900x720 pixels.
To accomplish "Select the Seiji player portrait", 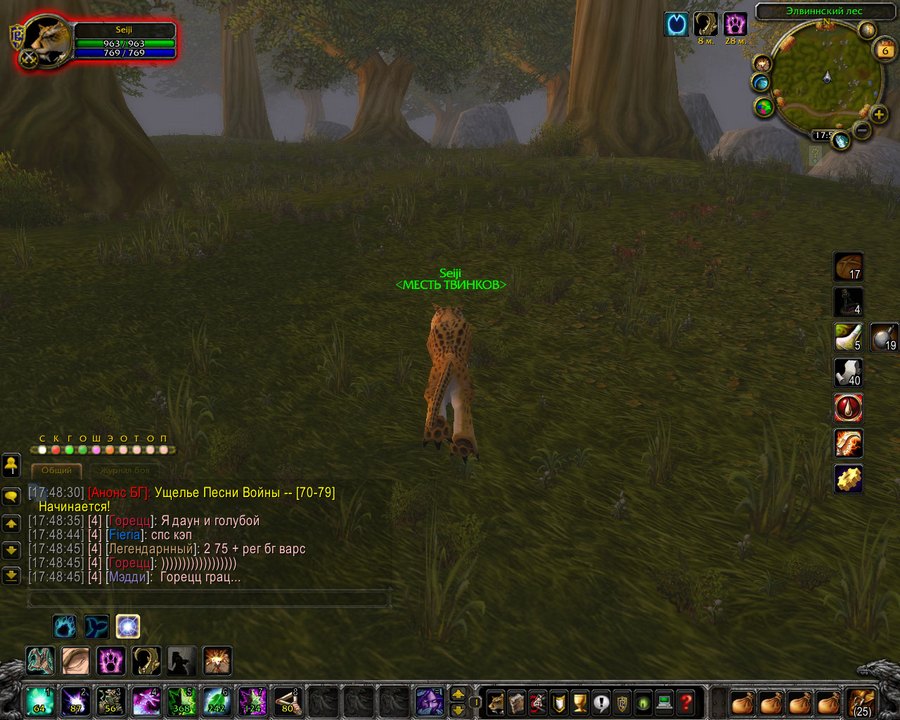I will [45, 40].
